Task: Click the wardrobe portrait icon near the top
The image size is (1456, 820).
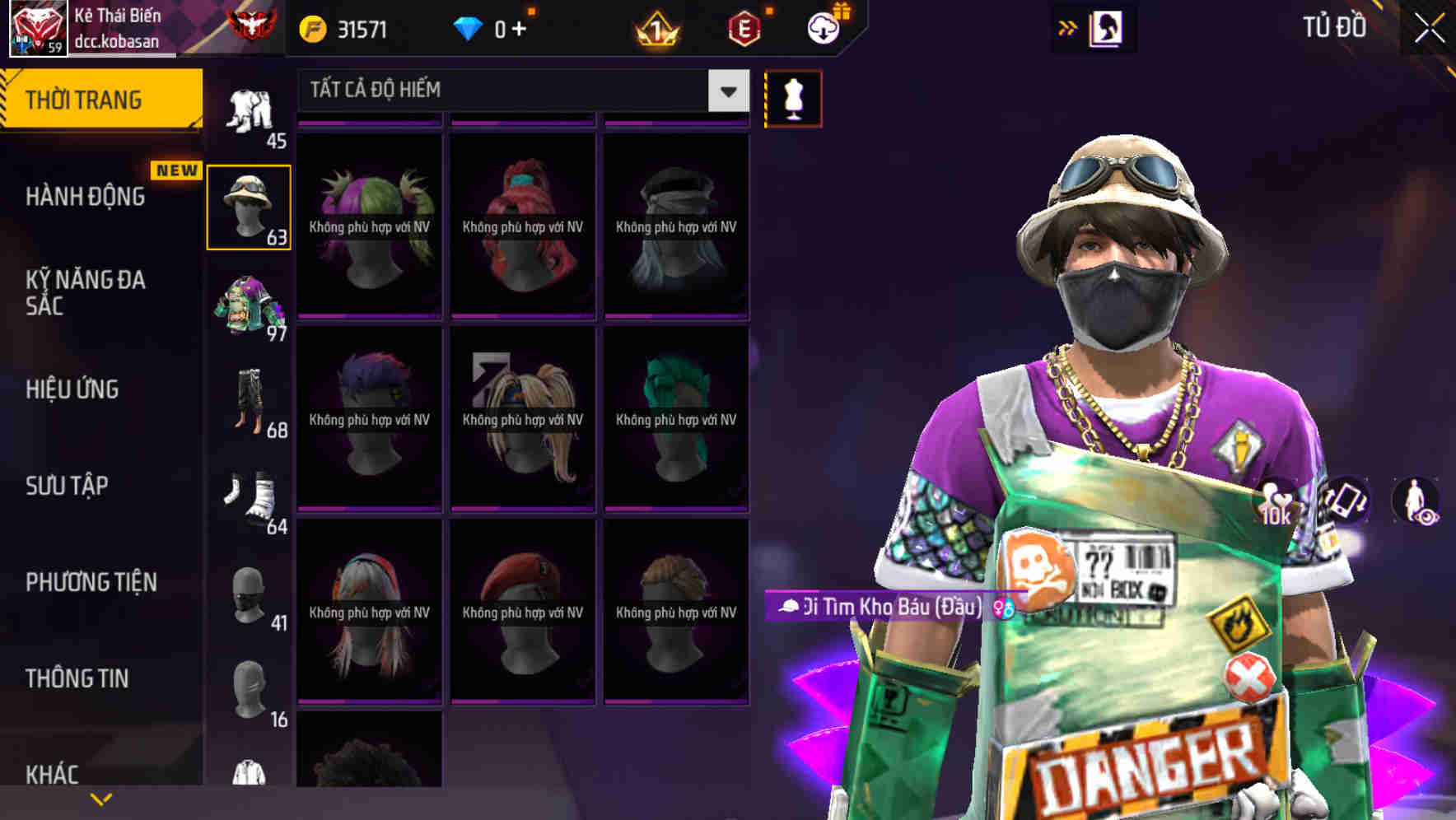Action: pyautogui.click(x=1108, y=26)
